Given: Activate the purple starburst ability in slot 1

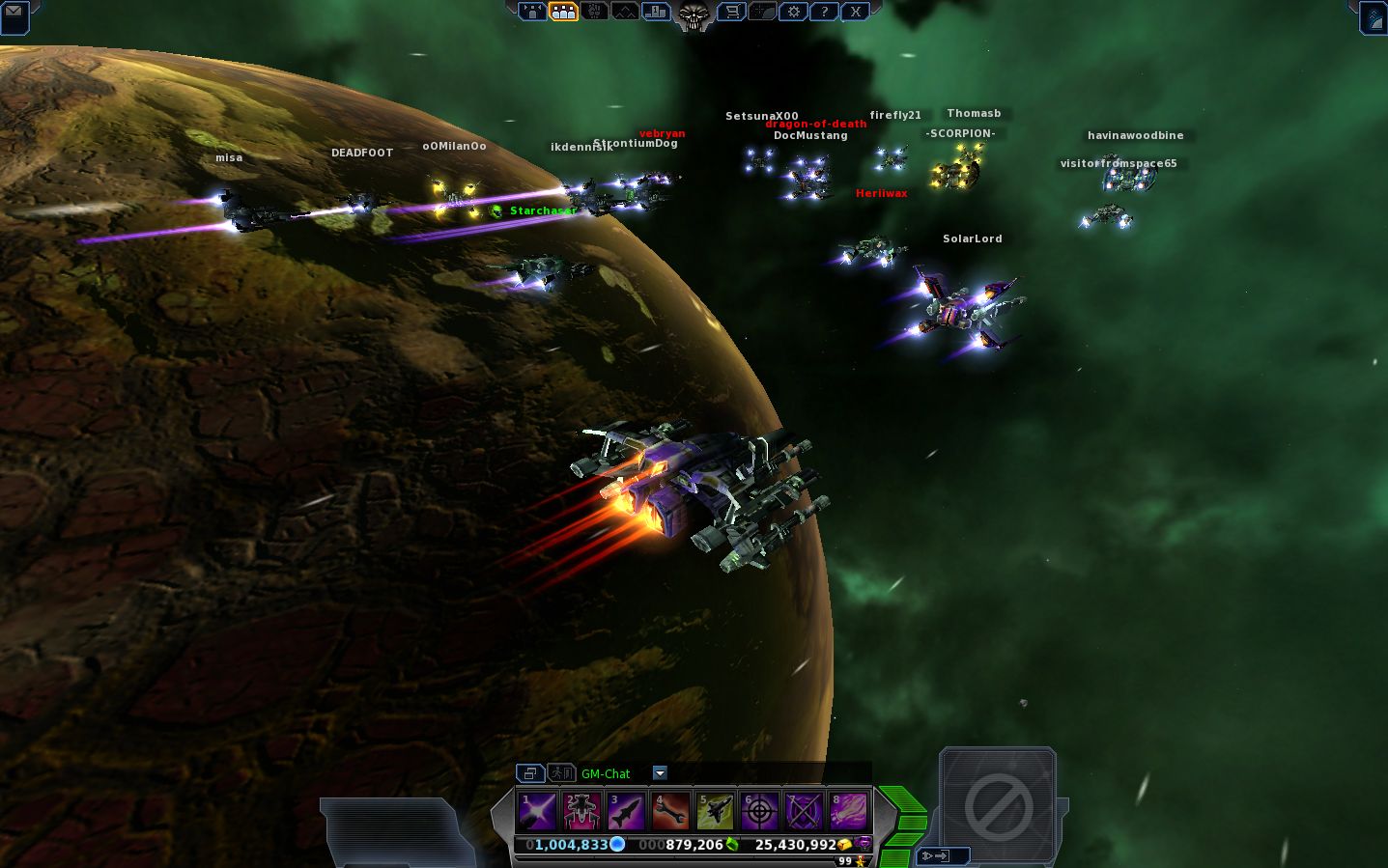Looking at the screenshot, I should click(537, 811).
